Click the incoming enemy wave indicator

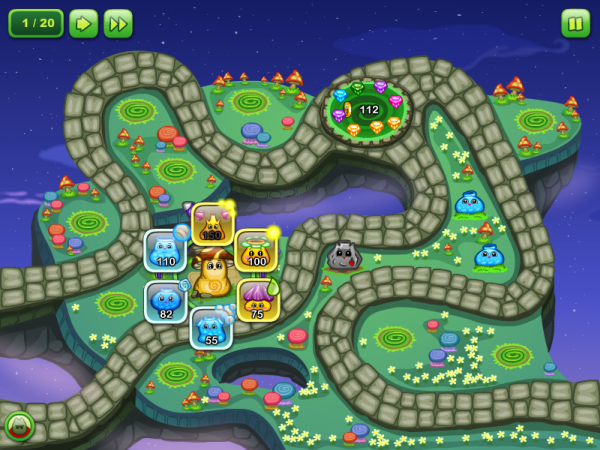click(18, 426)
